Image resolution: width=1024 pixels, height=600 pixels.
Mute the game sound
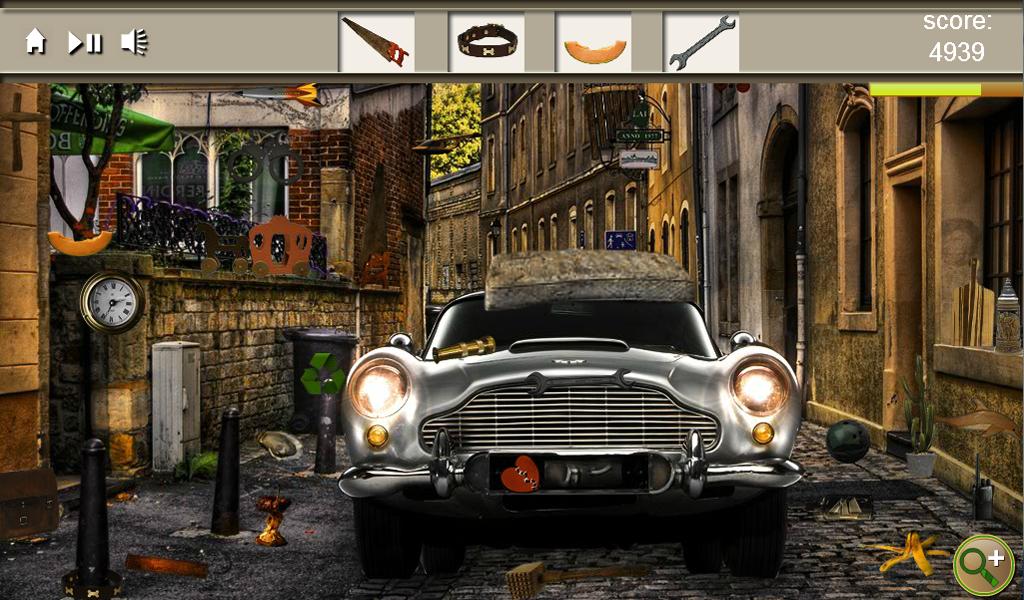134,42
